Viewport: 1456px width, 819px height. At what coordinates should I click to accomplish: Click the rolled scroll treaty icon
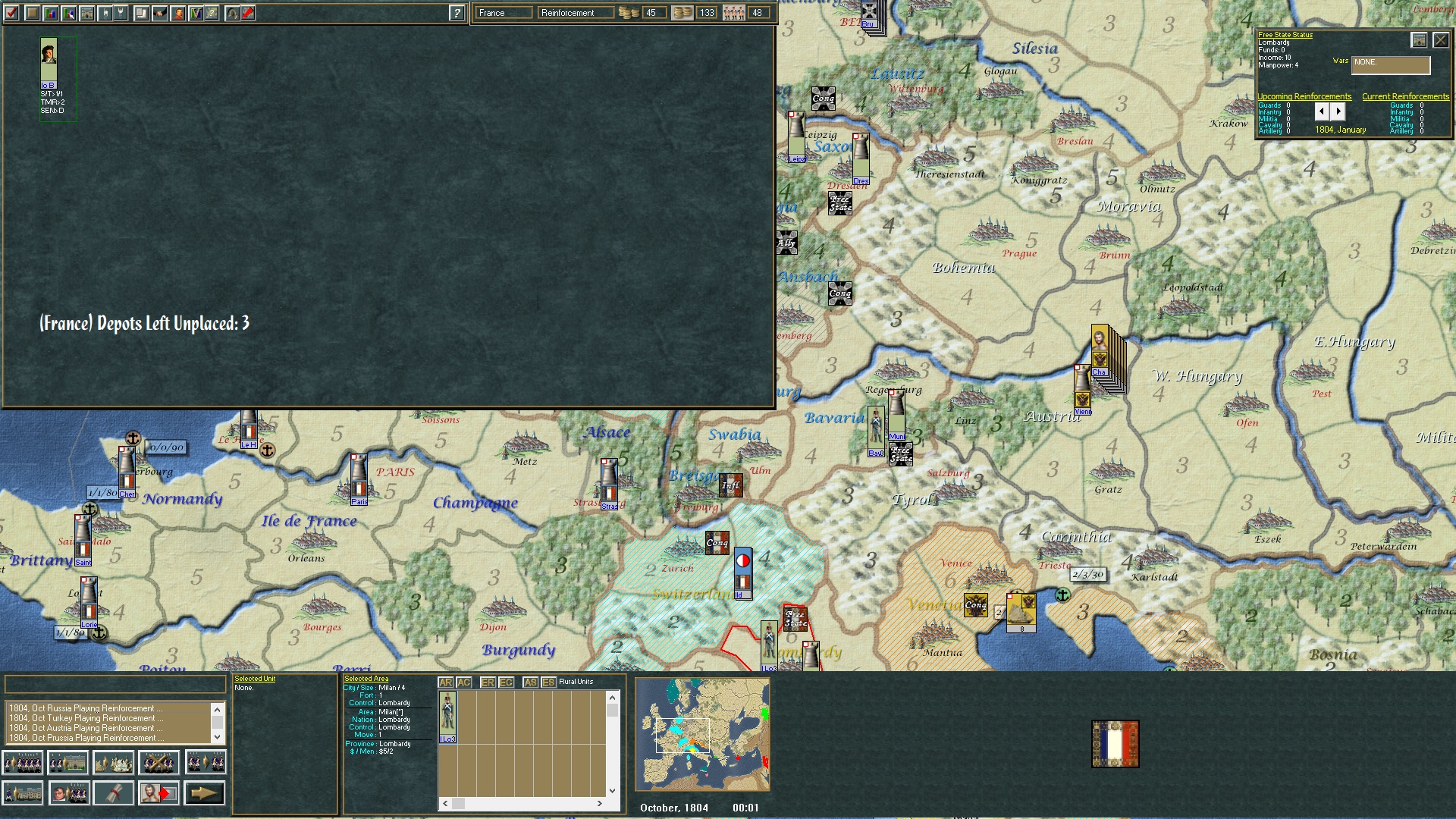point(115,793)
